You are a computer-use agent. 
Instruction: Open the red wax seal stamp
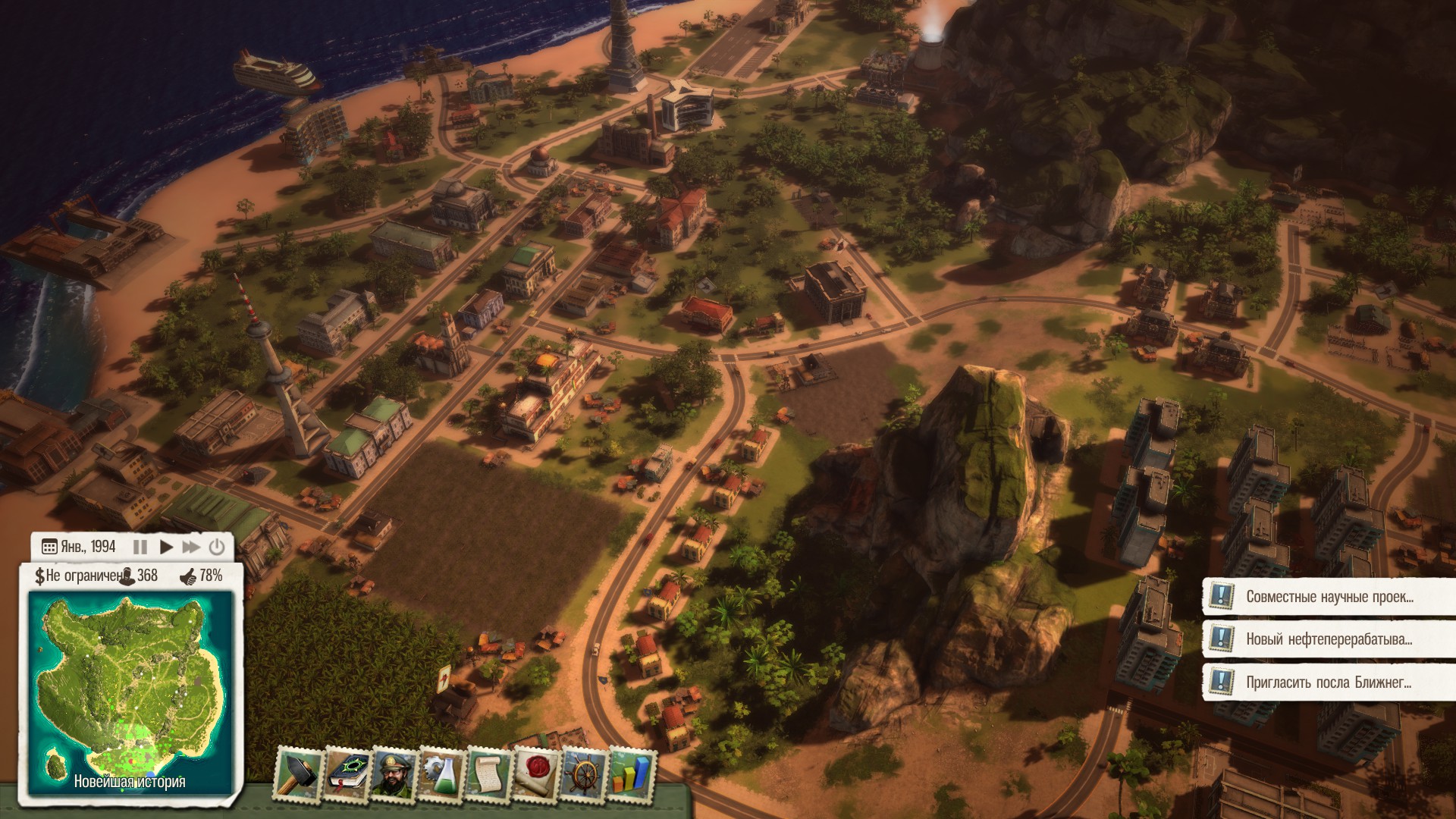(x=536, y=773)
